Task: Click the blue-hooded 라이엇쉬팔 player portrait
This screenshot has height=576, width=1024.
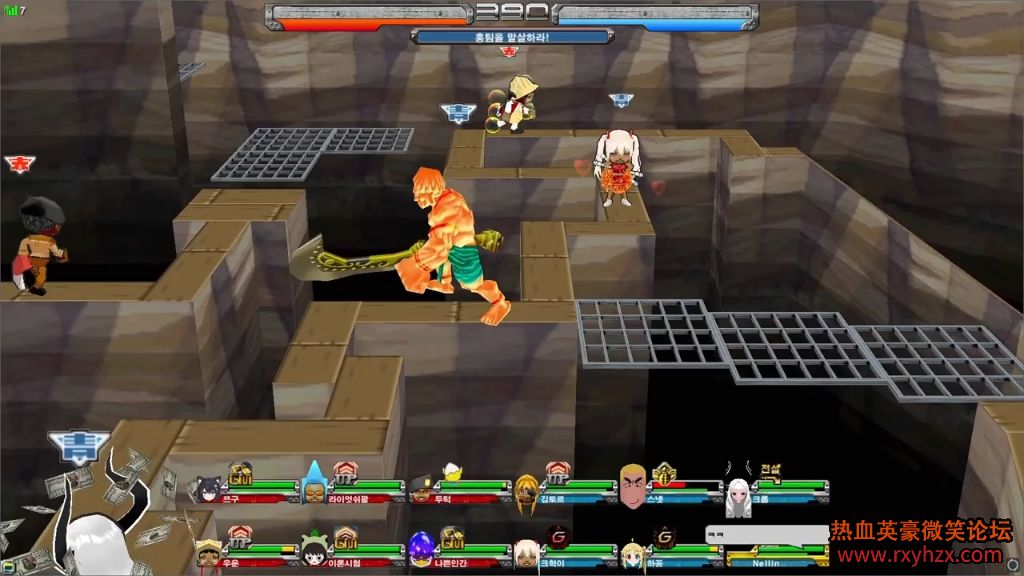Action: (x=314, y=488)
